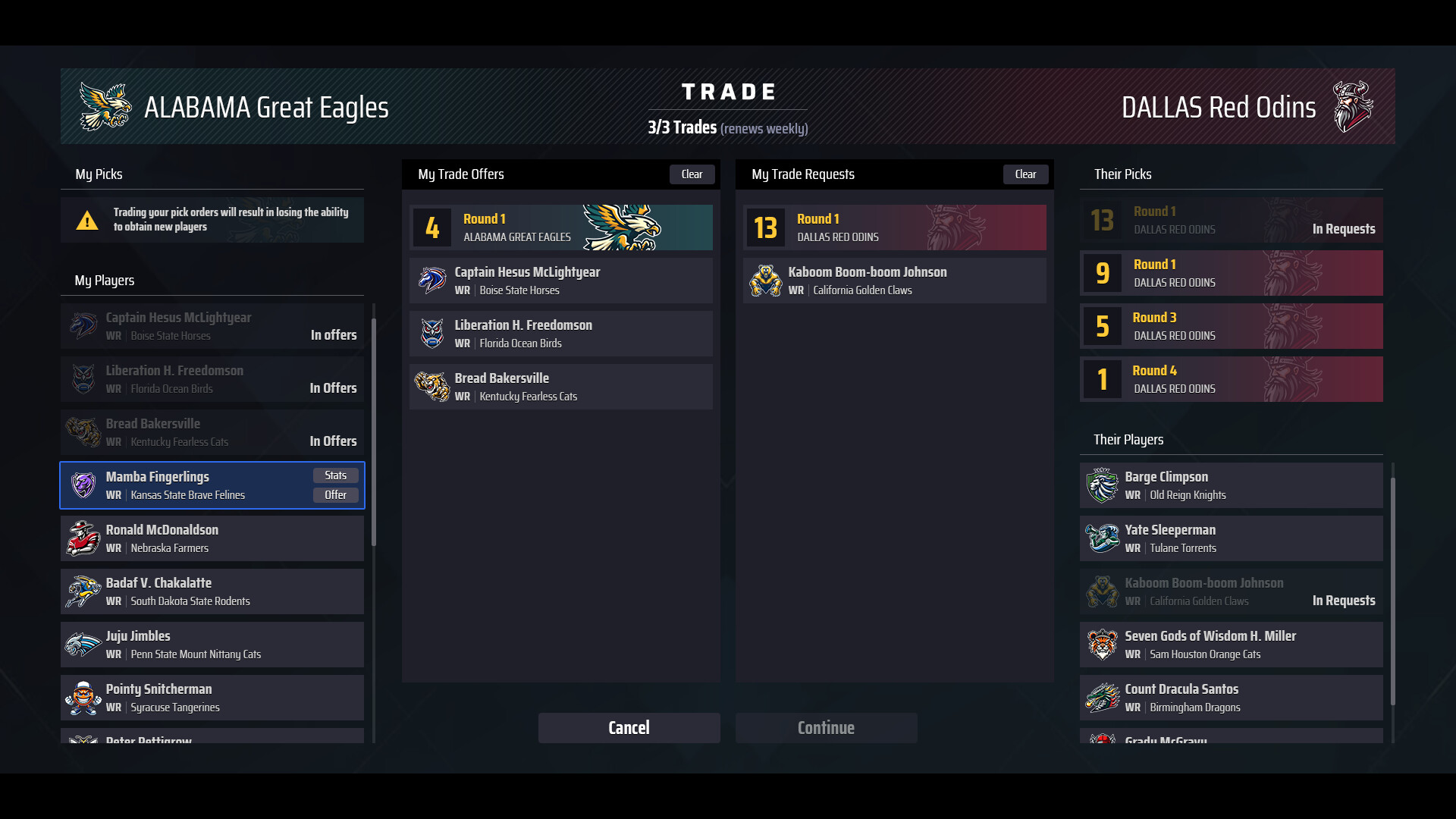The image size is (1456, 819).
Task: Select the Mamba Fingerlings player avatar
Action: [83, 485]
